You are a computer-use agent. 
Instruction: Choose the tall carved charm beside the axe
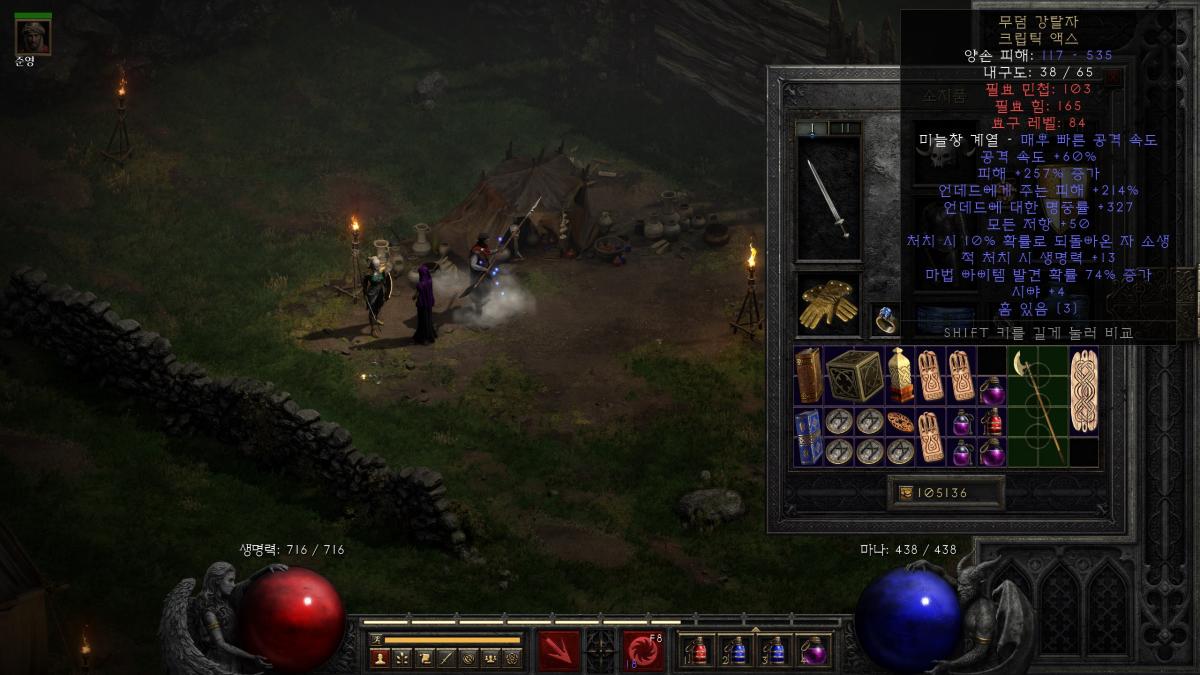coord(1083,390)
